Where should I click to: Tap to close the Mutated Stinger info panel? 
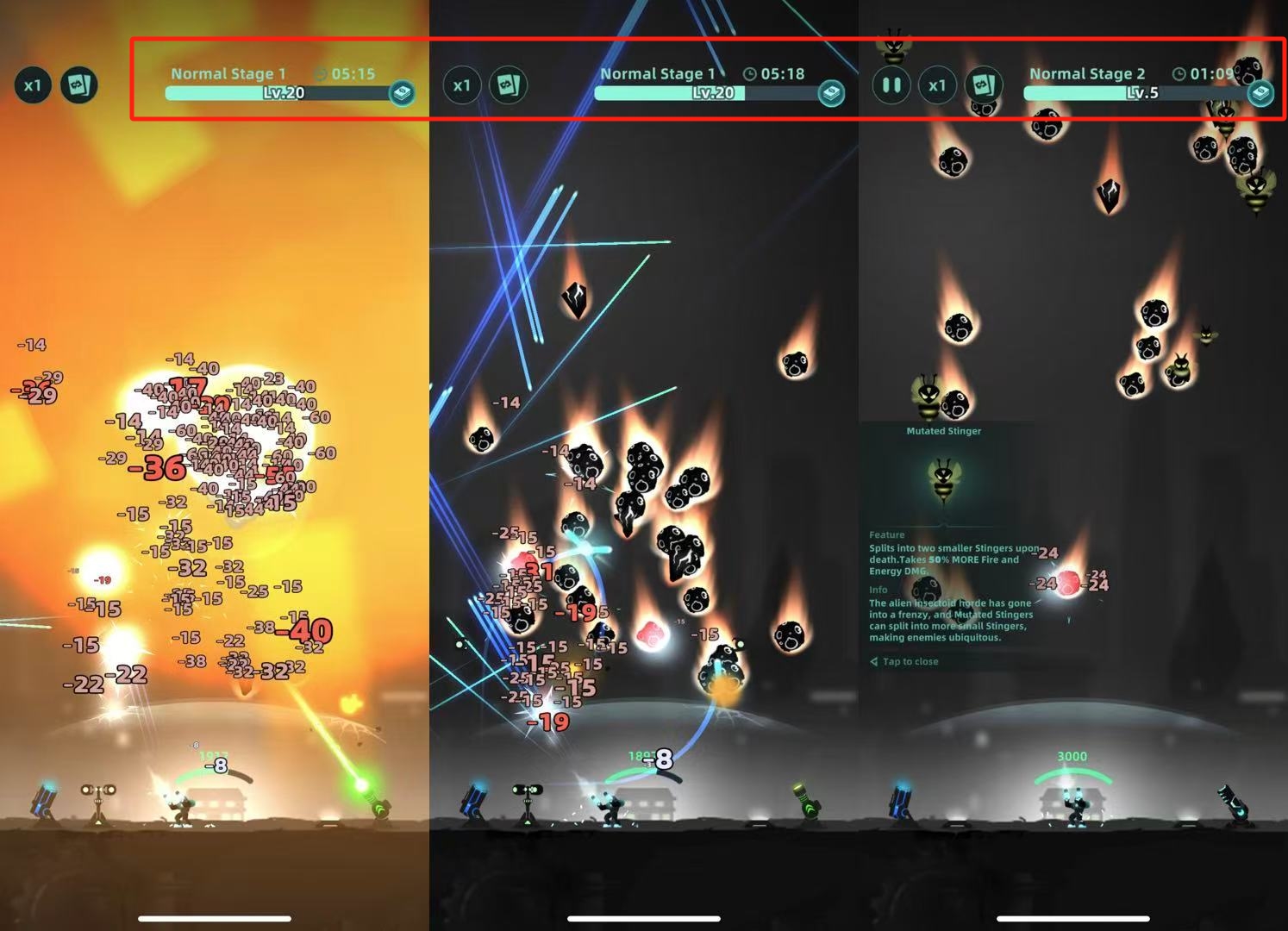tap(910, 661)
